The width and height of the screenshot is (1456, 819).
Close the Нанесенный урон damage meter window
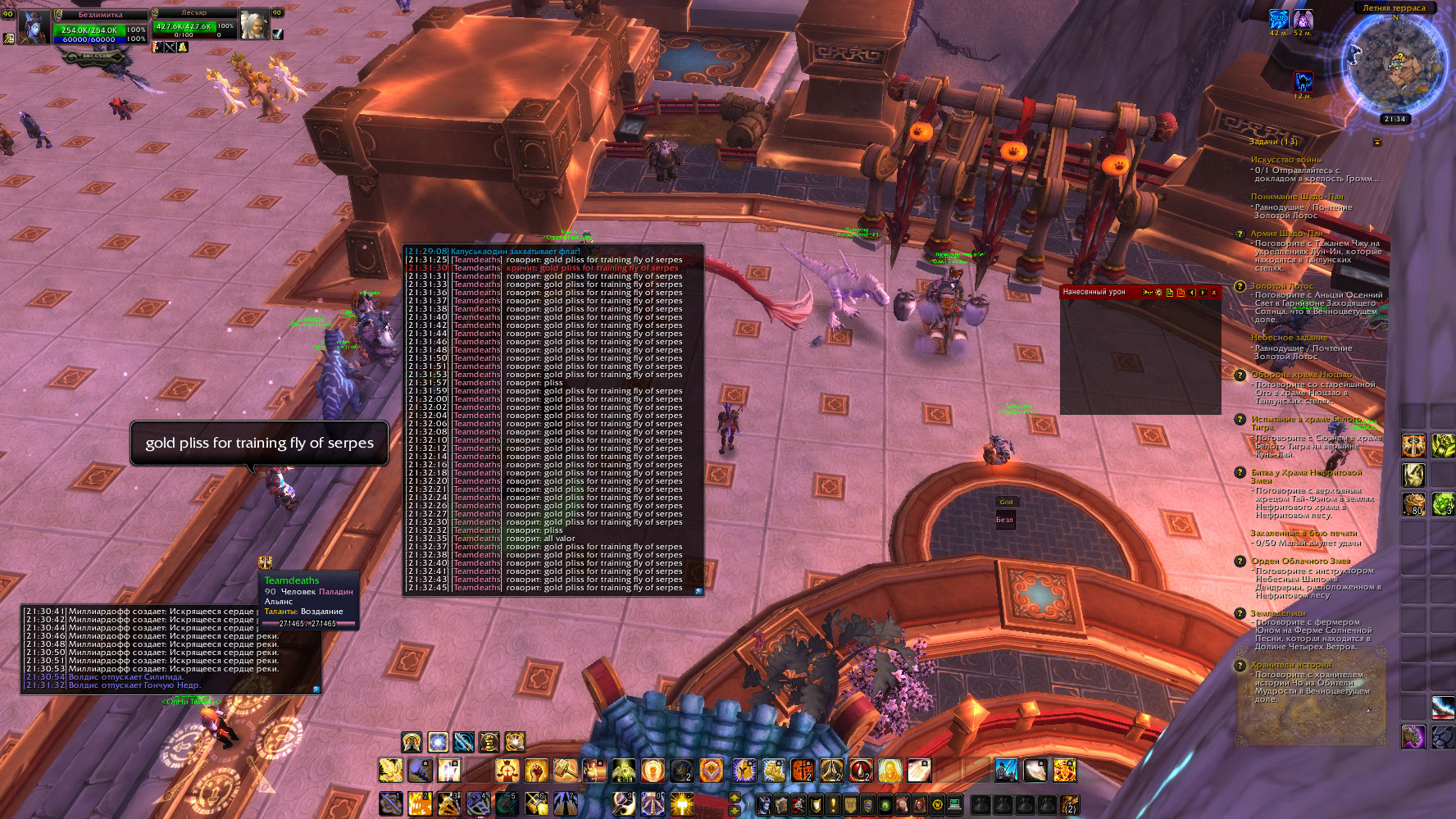click(x=1213, y=293)
